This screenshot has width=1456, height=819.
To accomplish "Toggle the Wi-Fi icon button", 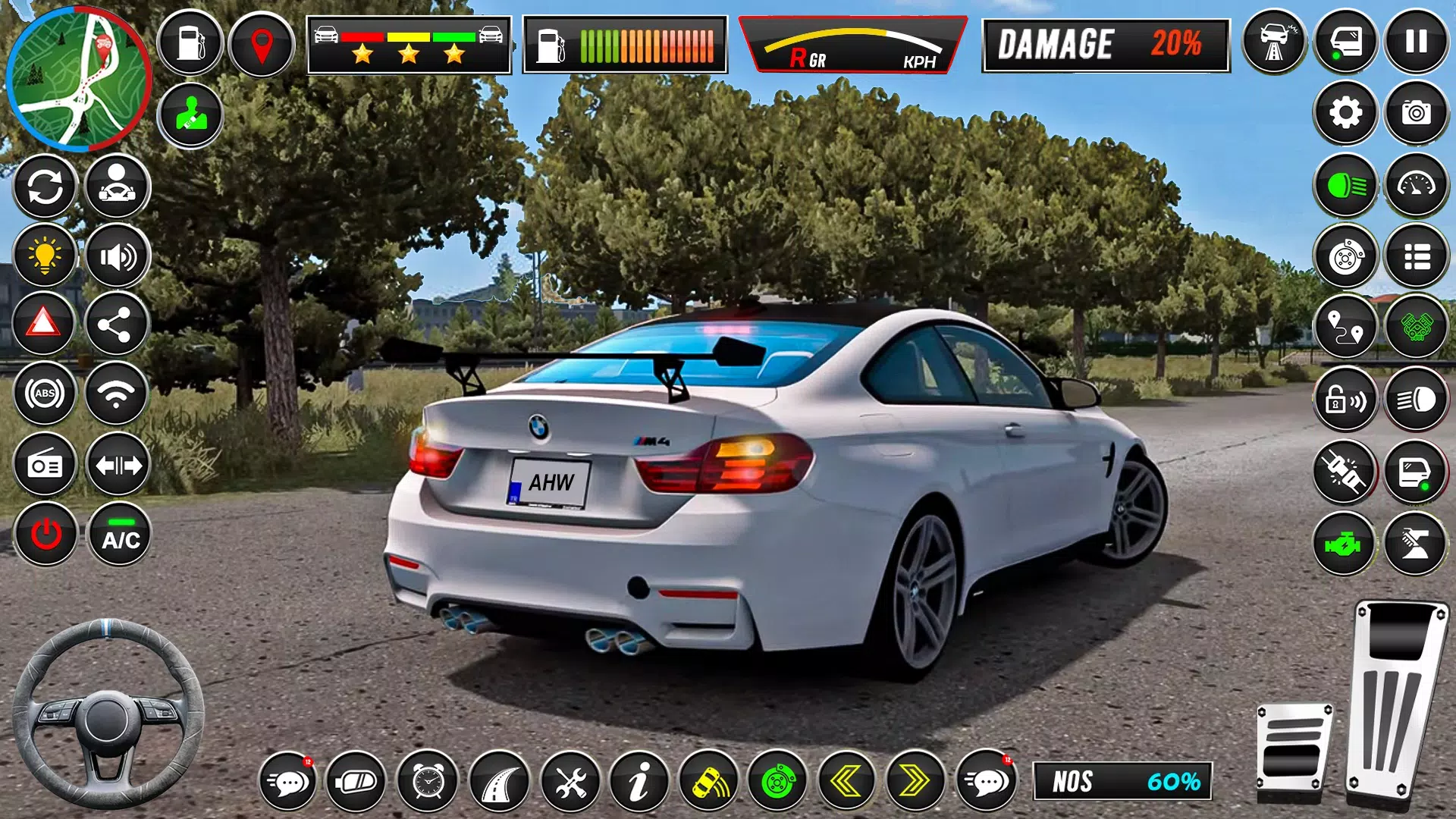I will click(116, 394).
